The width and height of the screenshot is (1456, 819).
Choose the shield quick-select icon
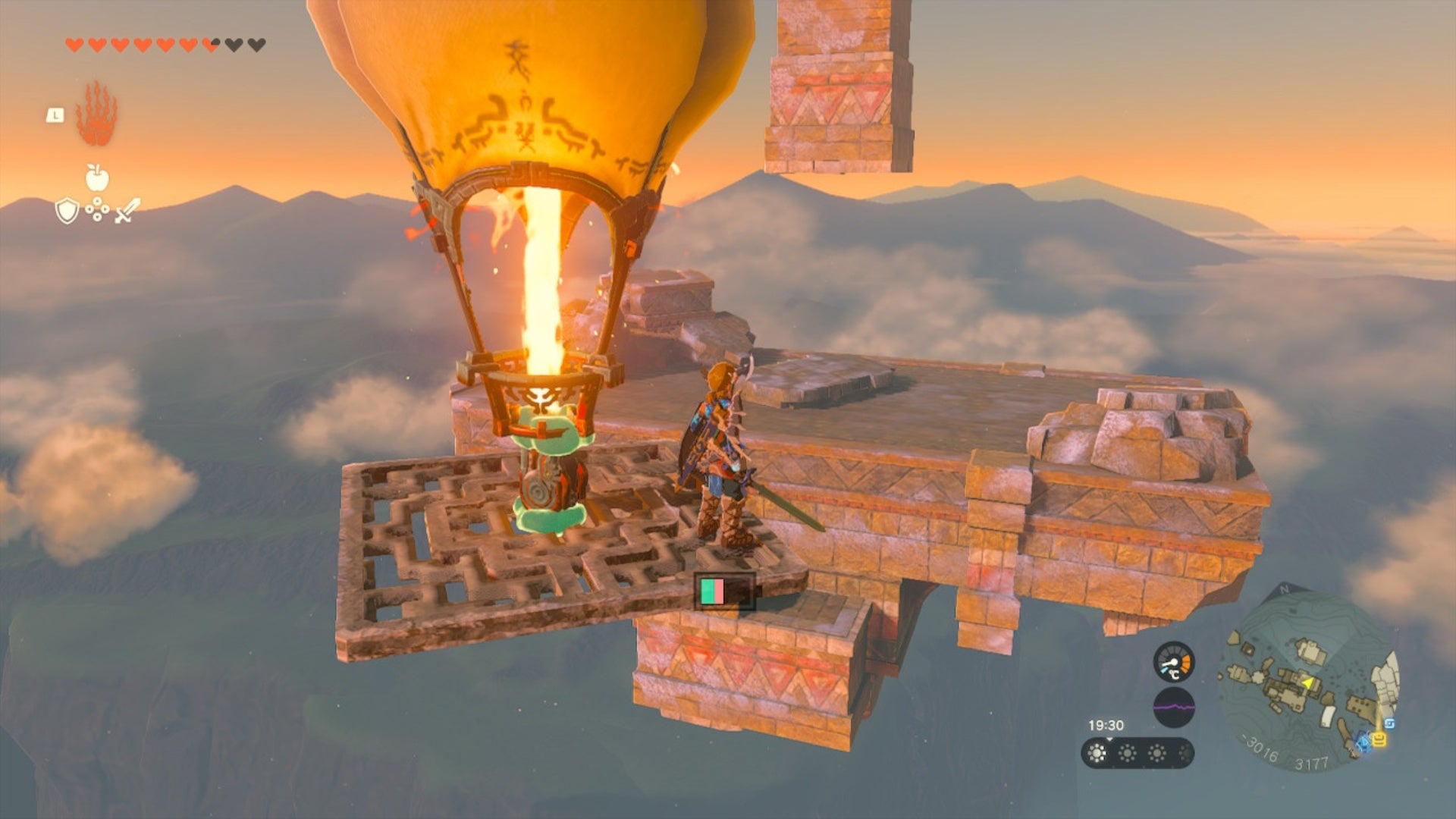tap(67, 211)
